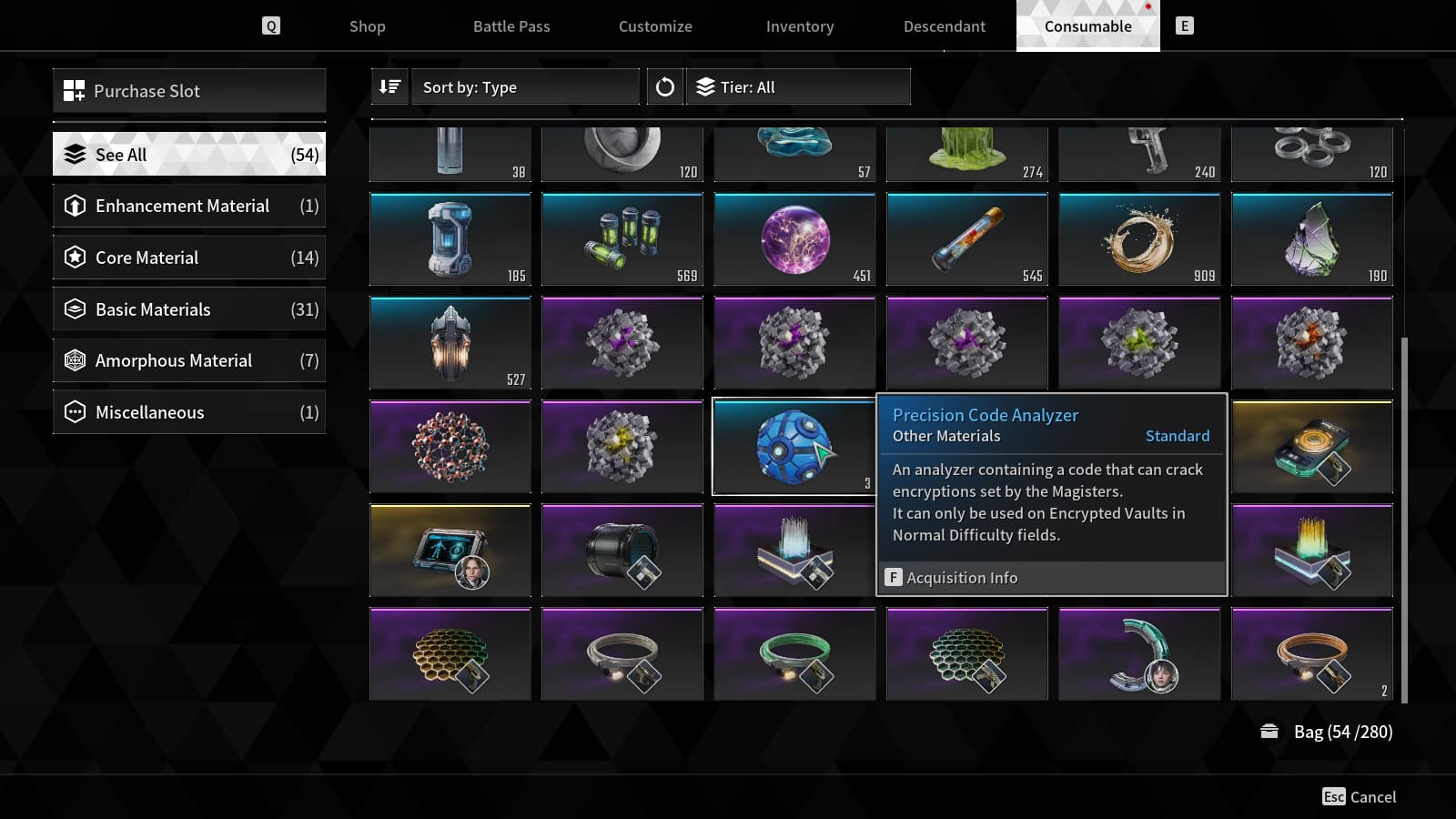Choose the Basic Materials category
The height and width of the screenshot is (819, 1456).
pyautogui.click(x=189, y=309)
